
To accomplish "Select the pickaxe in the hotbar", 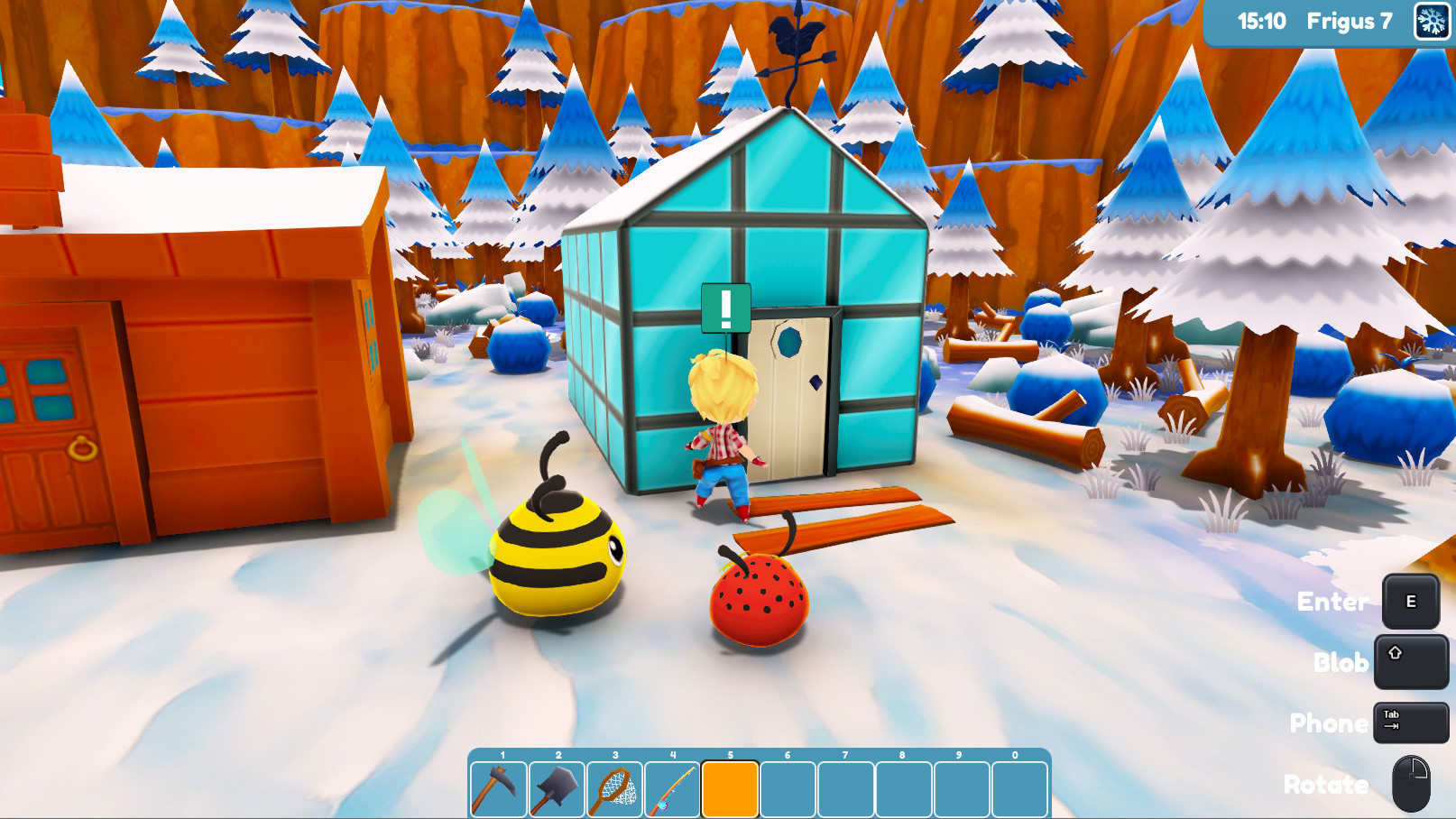I will point(499,789).
